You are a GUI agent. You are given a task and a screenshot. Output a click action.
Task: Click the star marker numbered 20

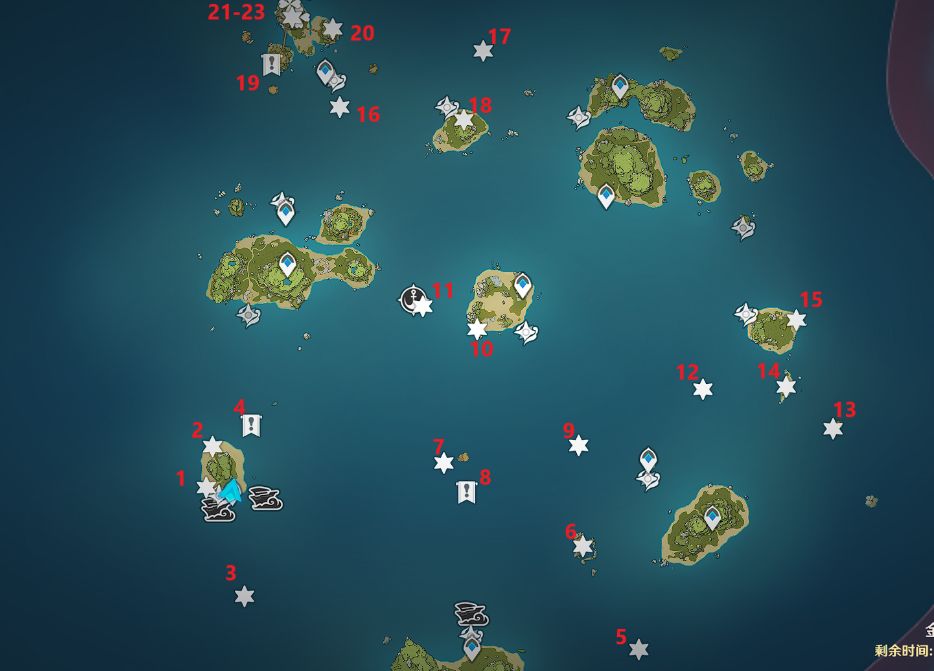tap(333, 29)
